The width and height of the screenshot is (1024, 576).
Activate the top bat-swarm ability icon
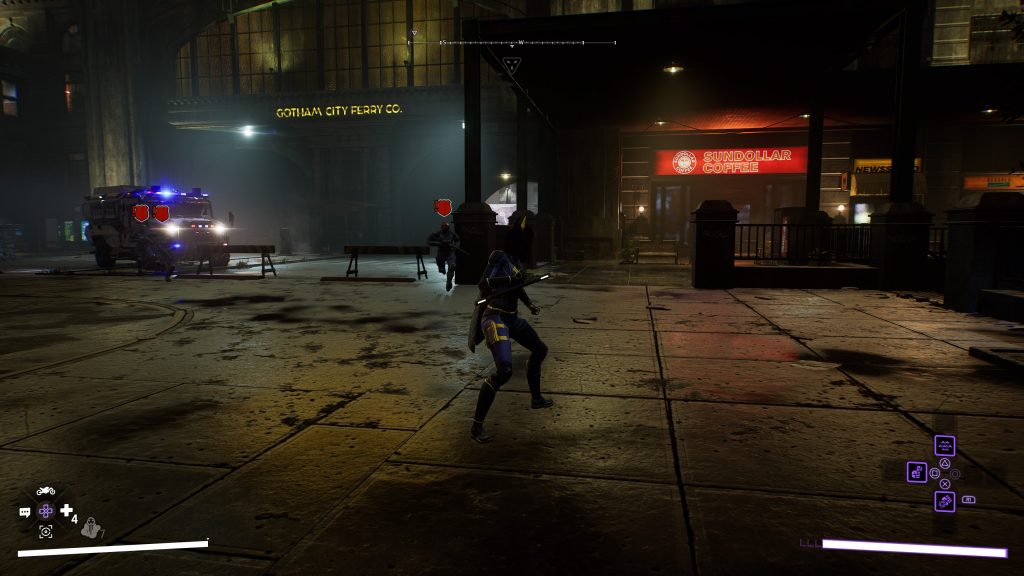[945, 446]
